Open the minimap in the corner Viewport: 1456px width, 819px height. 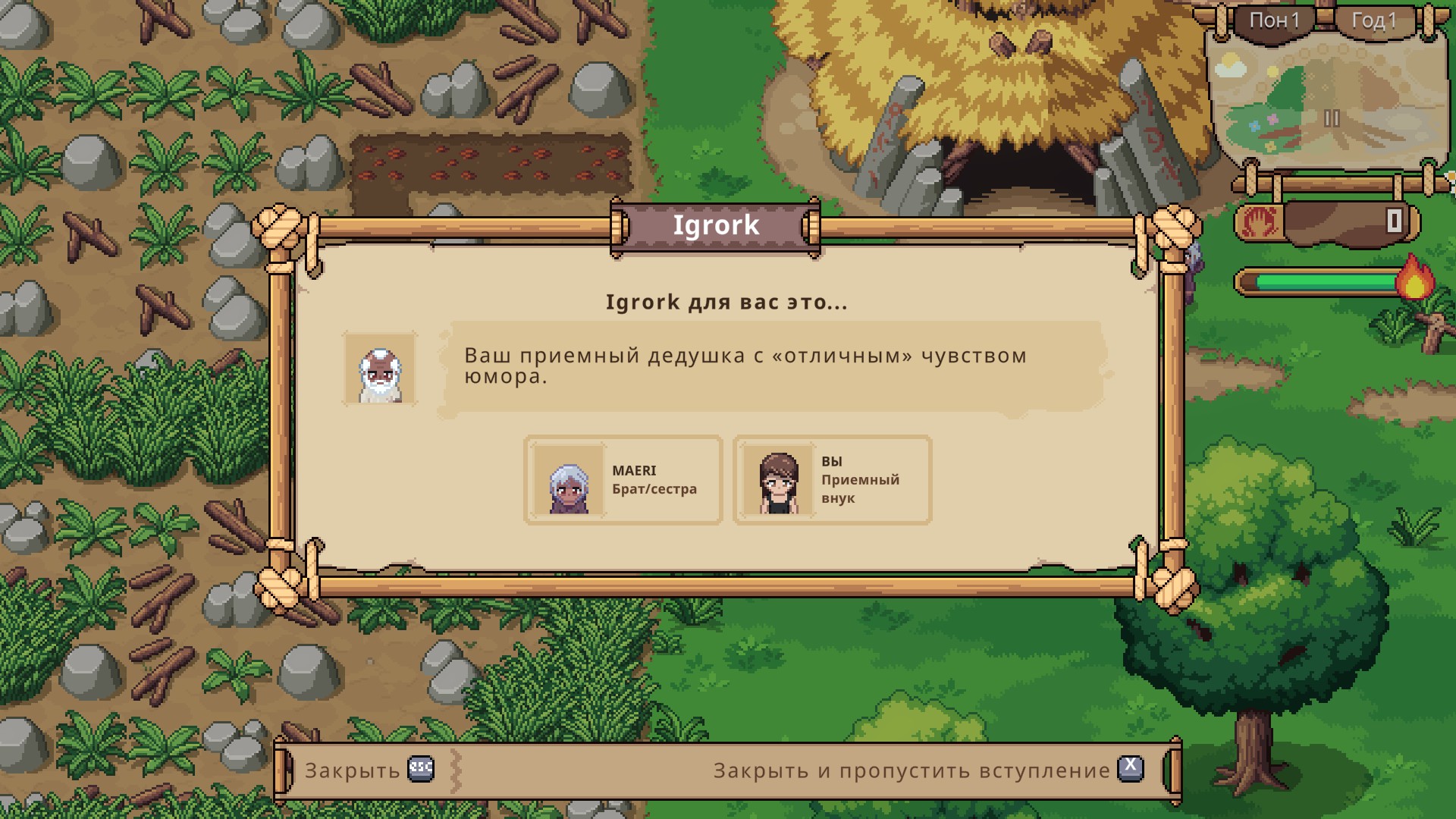coord(1329,102)
